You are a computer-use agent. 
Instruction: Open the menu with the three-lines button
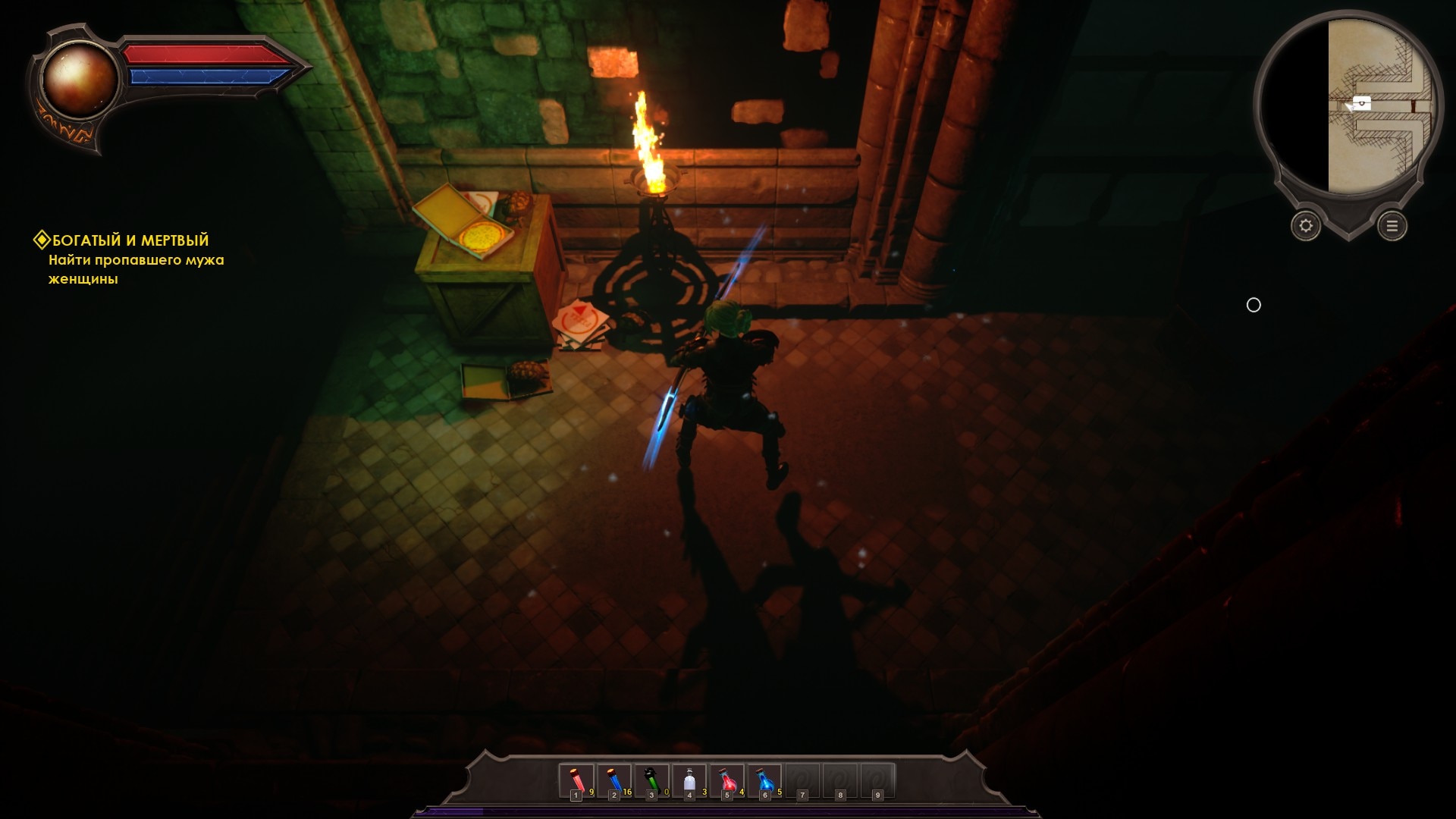[x=1392, y=226]
